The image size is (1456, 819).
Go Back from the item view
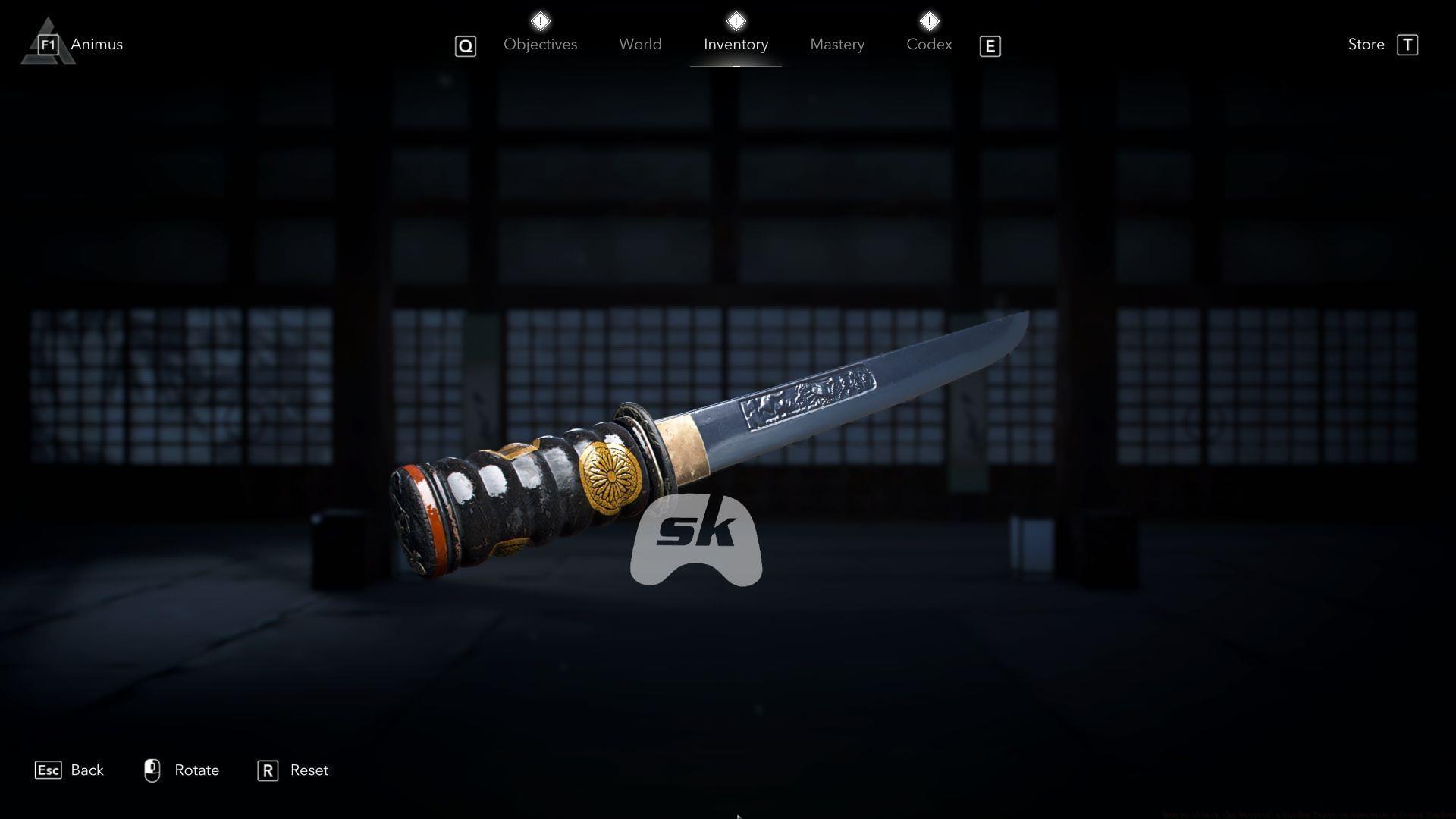click(86, 770)
